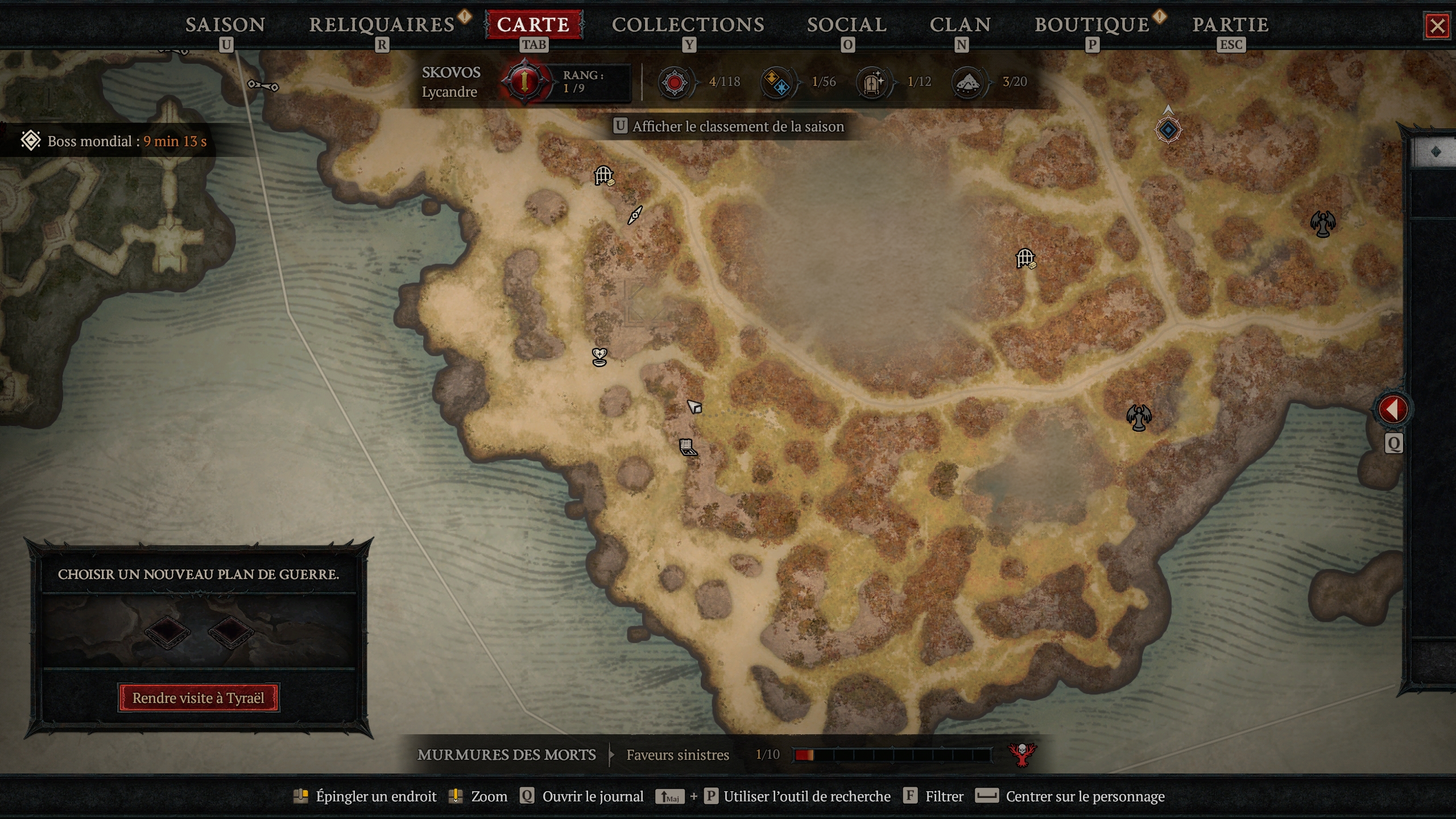This screenshot has height=819, width=1456.
Task: Select the blue waypoint marker on map
Action: [x=1168, y=130]
